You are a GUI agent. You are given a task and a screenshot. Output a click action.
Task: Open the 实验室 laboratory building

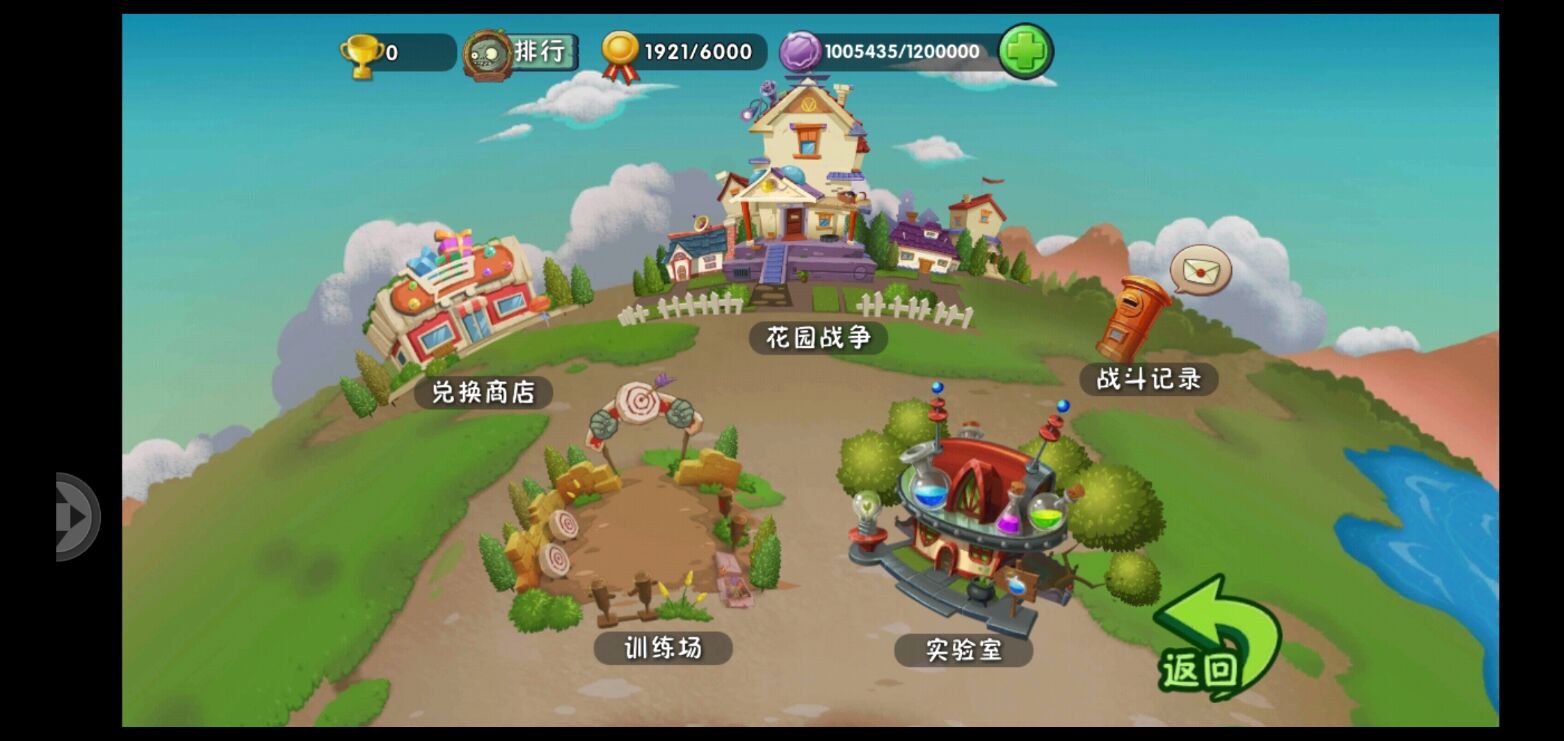tap(960, 500)
